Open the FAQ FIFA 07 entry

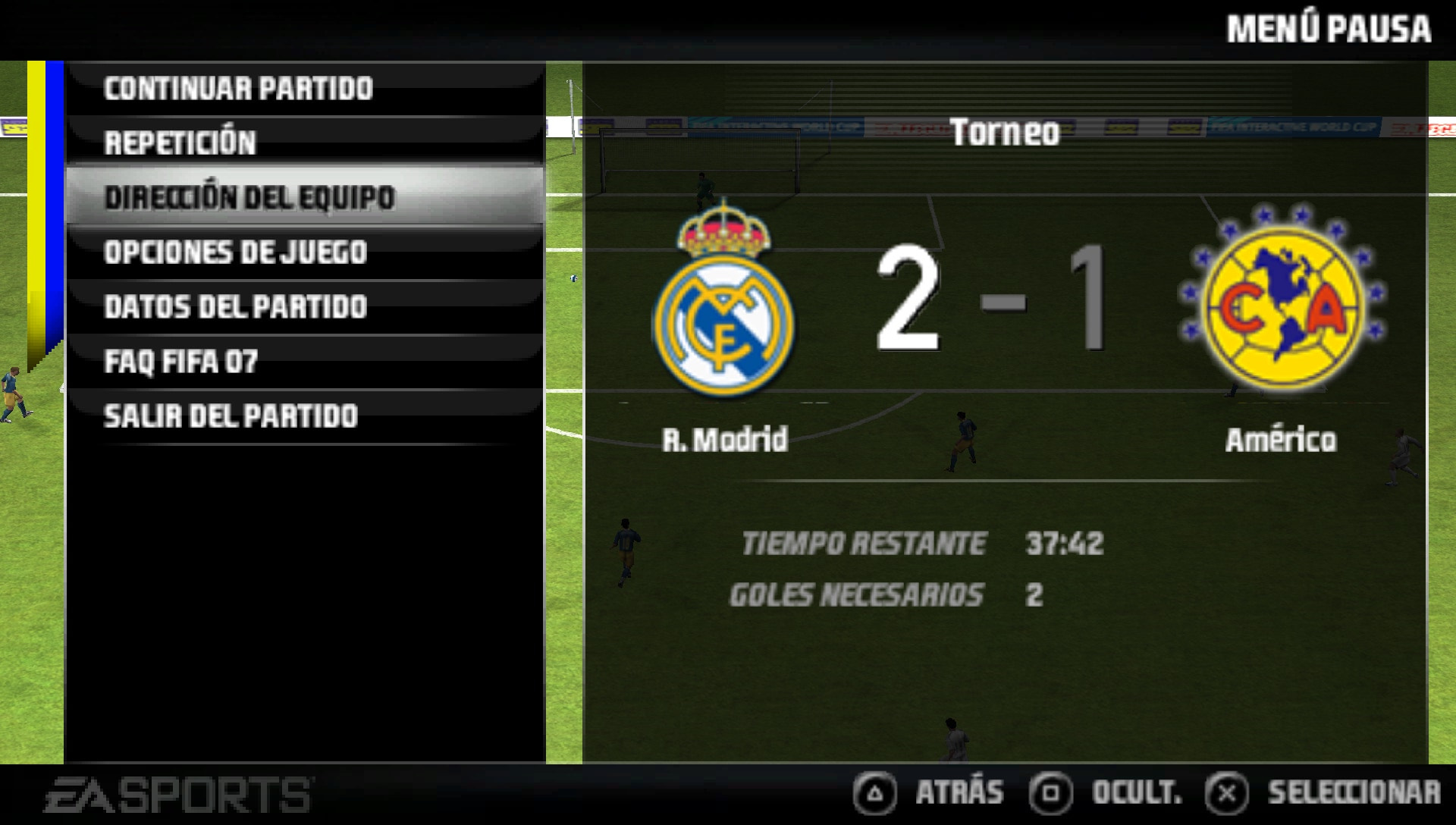tap(180, 362)
